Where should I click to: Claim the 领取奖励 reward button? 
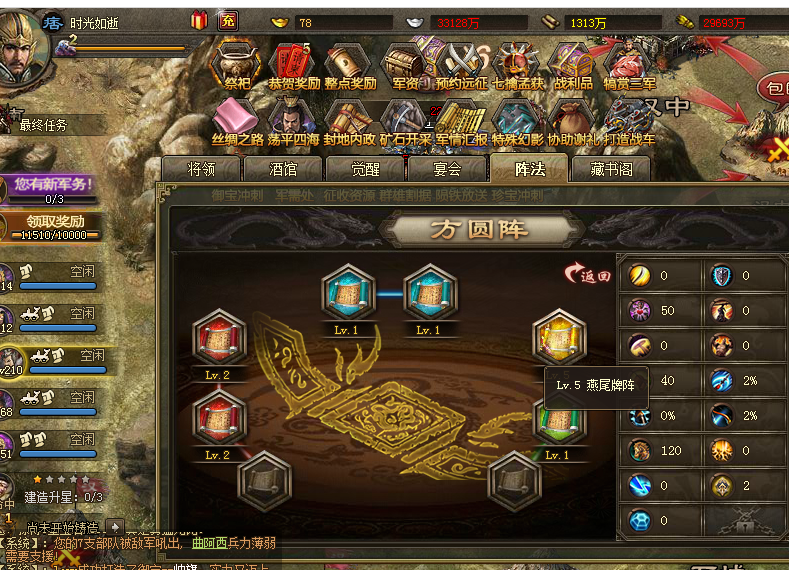click(x=56, y=226)
